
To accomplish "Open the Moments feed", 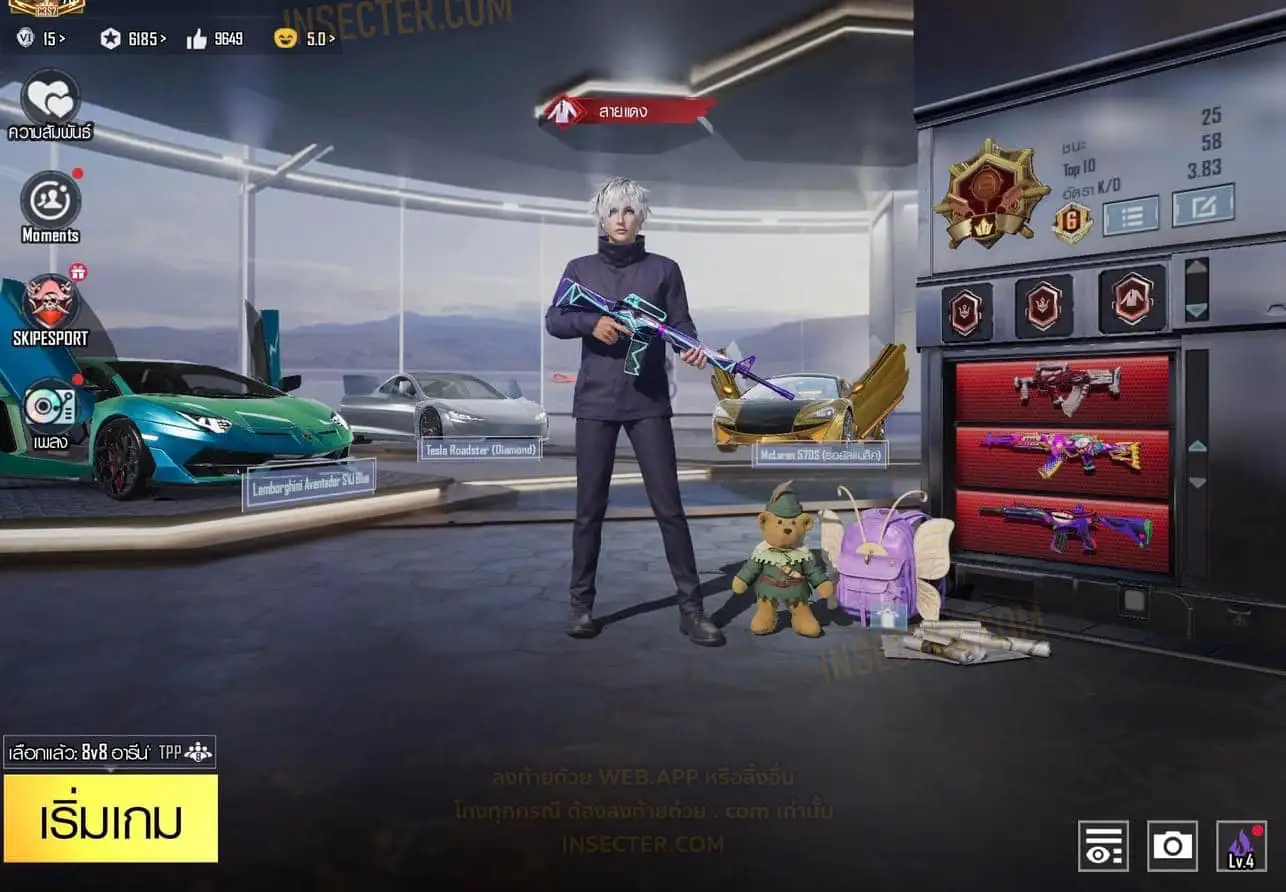I will (50, 201).
